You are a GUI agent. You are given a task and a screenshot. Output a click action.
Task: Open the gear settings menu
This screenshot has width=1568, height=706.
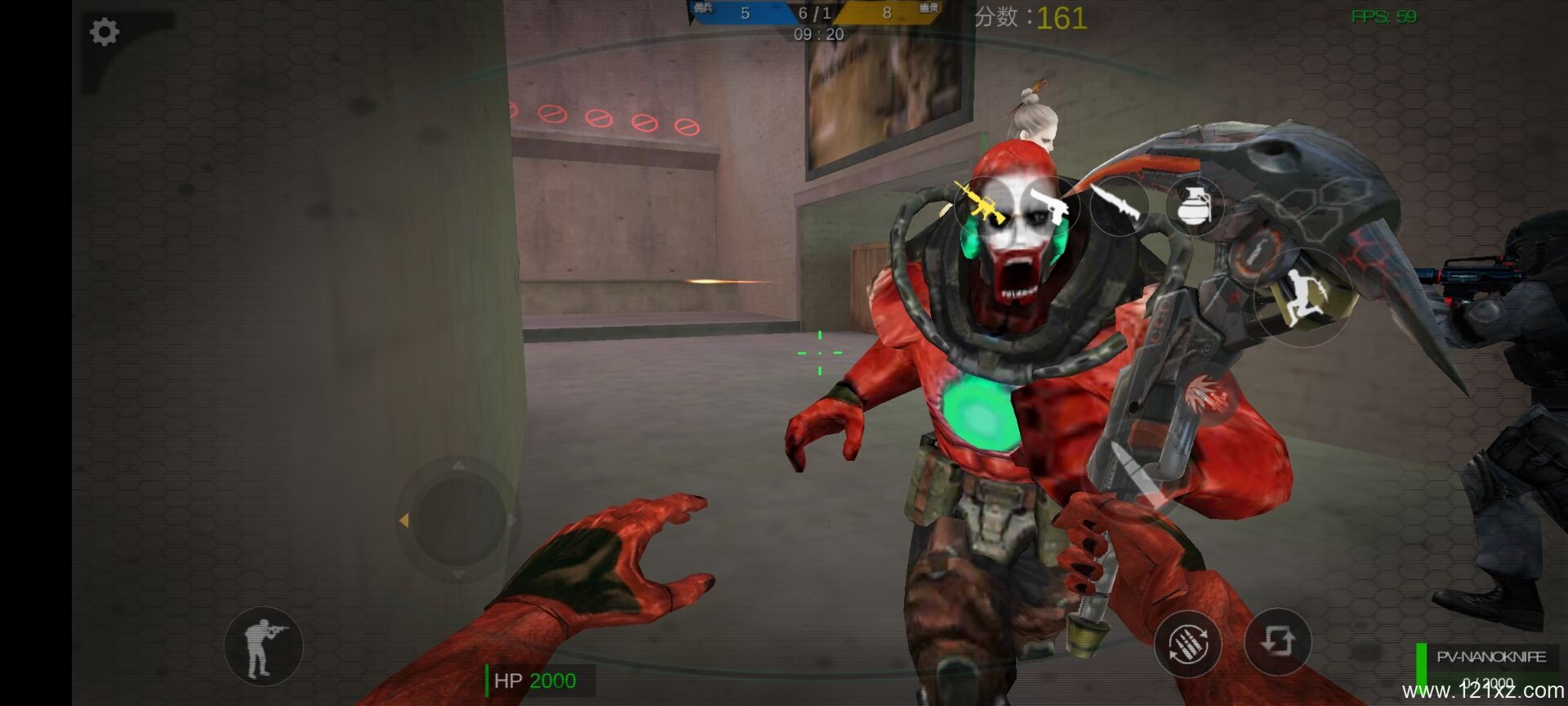click(104, 33)
